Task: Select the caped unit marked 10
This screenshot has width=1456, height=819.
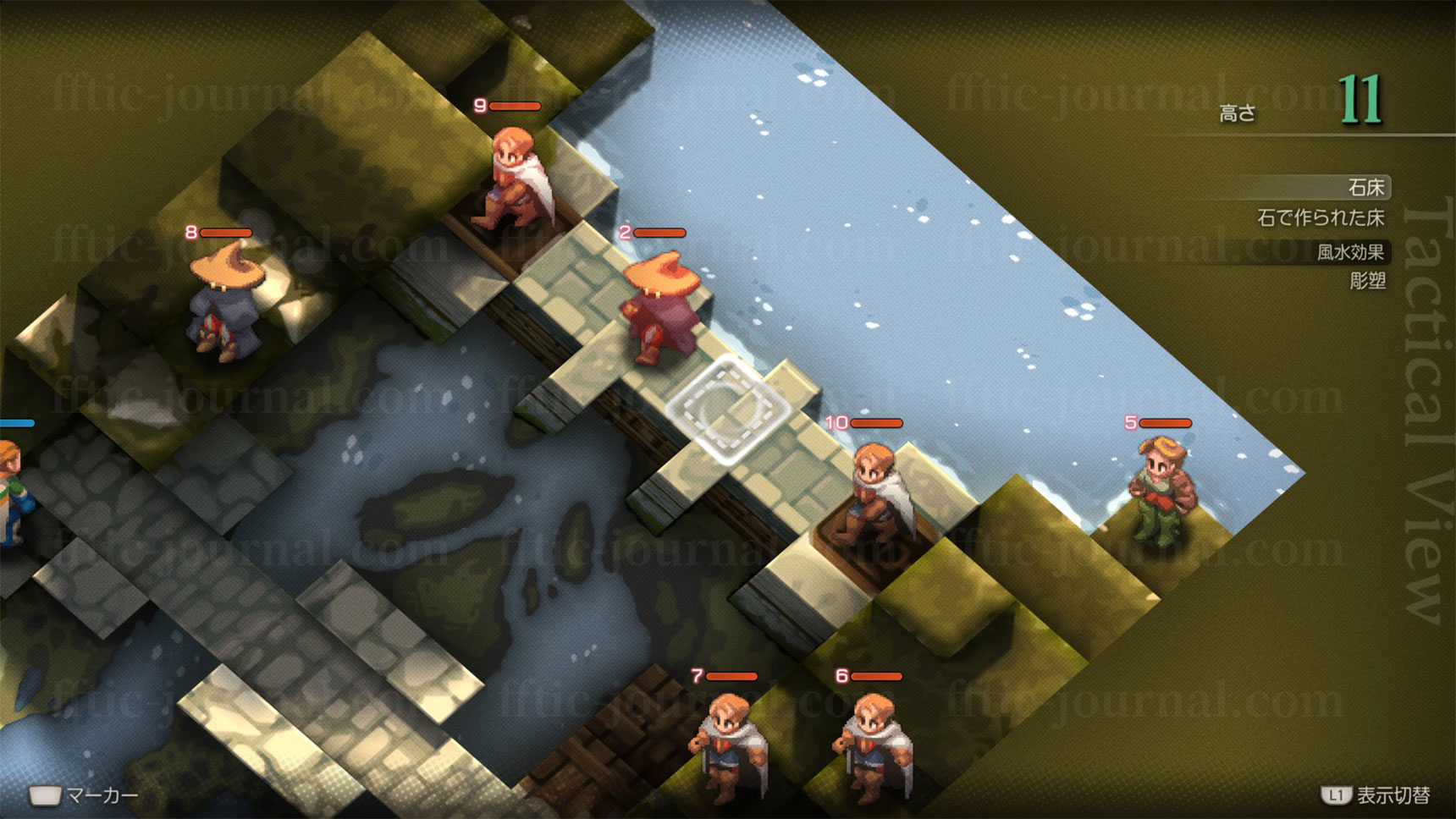Action: (x=880, y=493)
